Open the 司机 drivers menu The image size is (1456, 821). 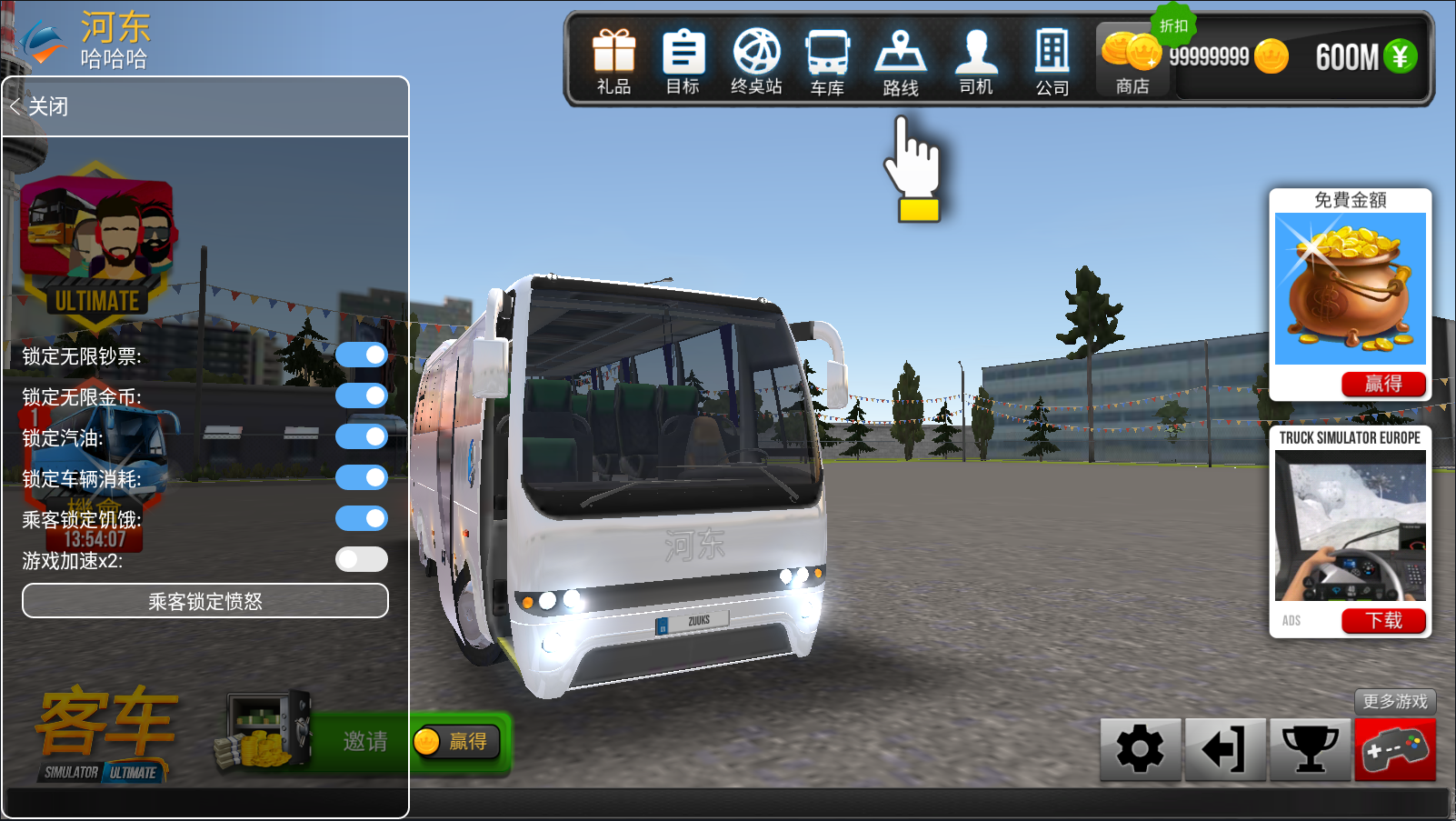(x=976, y=61)
